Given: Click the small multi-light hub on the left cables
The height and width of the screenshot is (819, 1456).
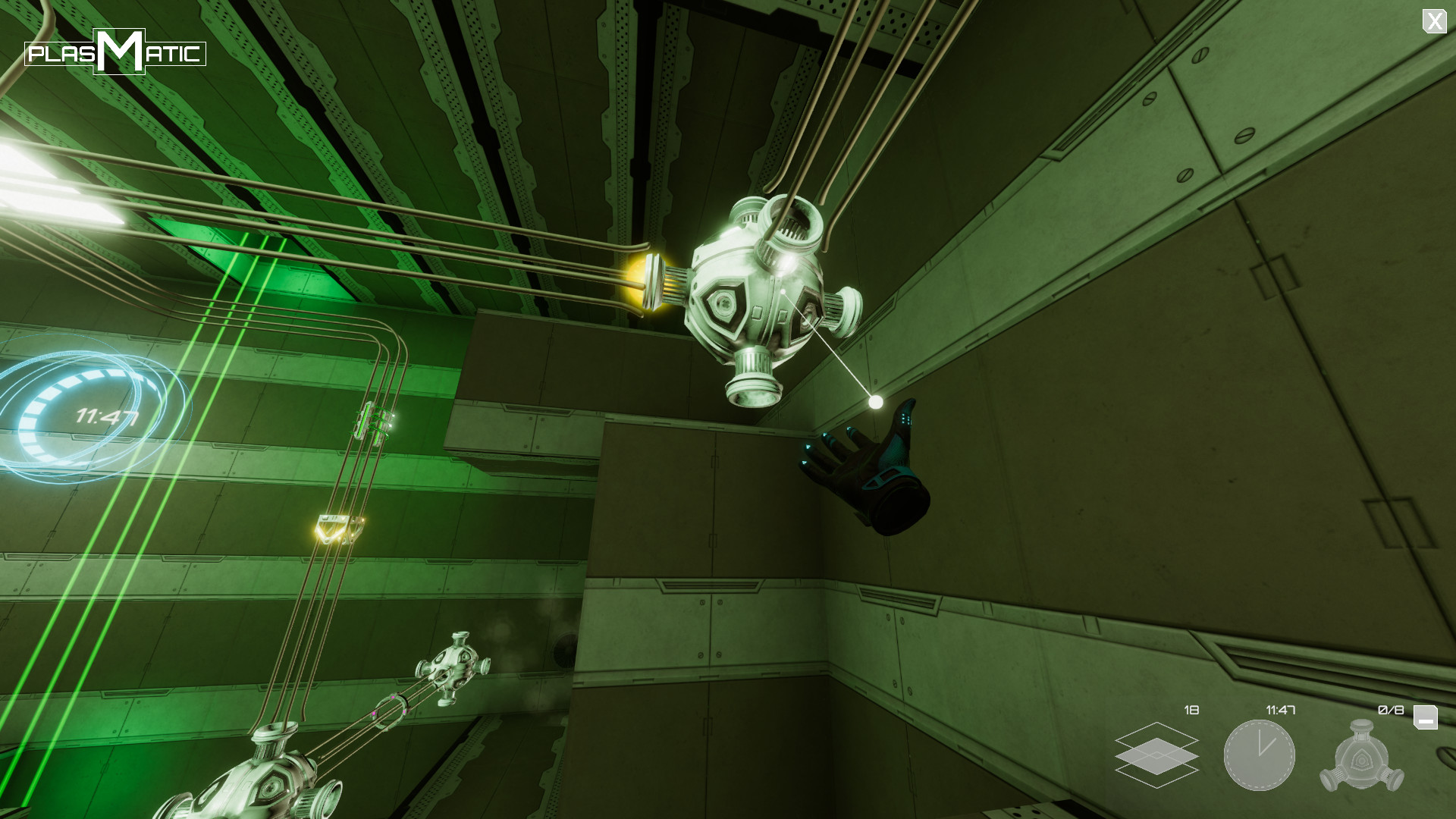Looking at the screenshot, I should 375,422.
